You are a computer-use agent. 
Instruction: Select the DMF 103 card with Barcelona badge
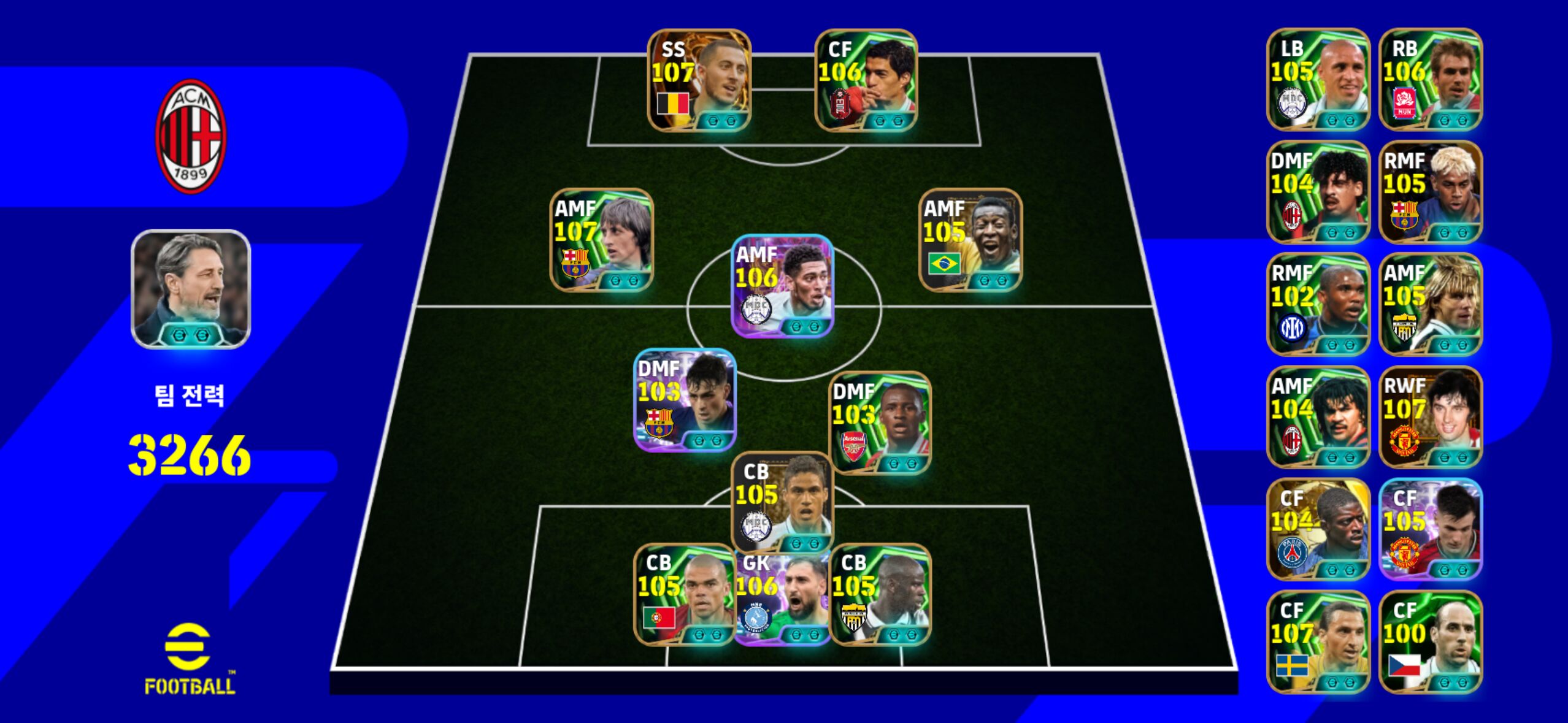point(684,400)
